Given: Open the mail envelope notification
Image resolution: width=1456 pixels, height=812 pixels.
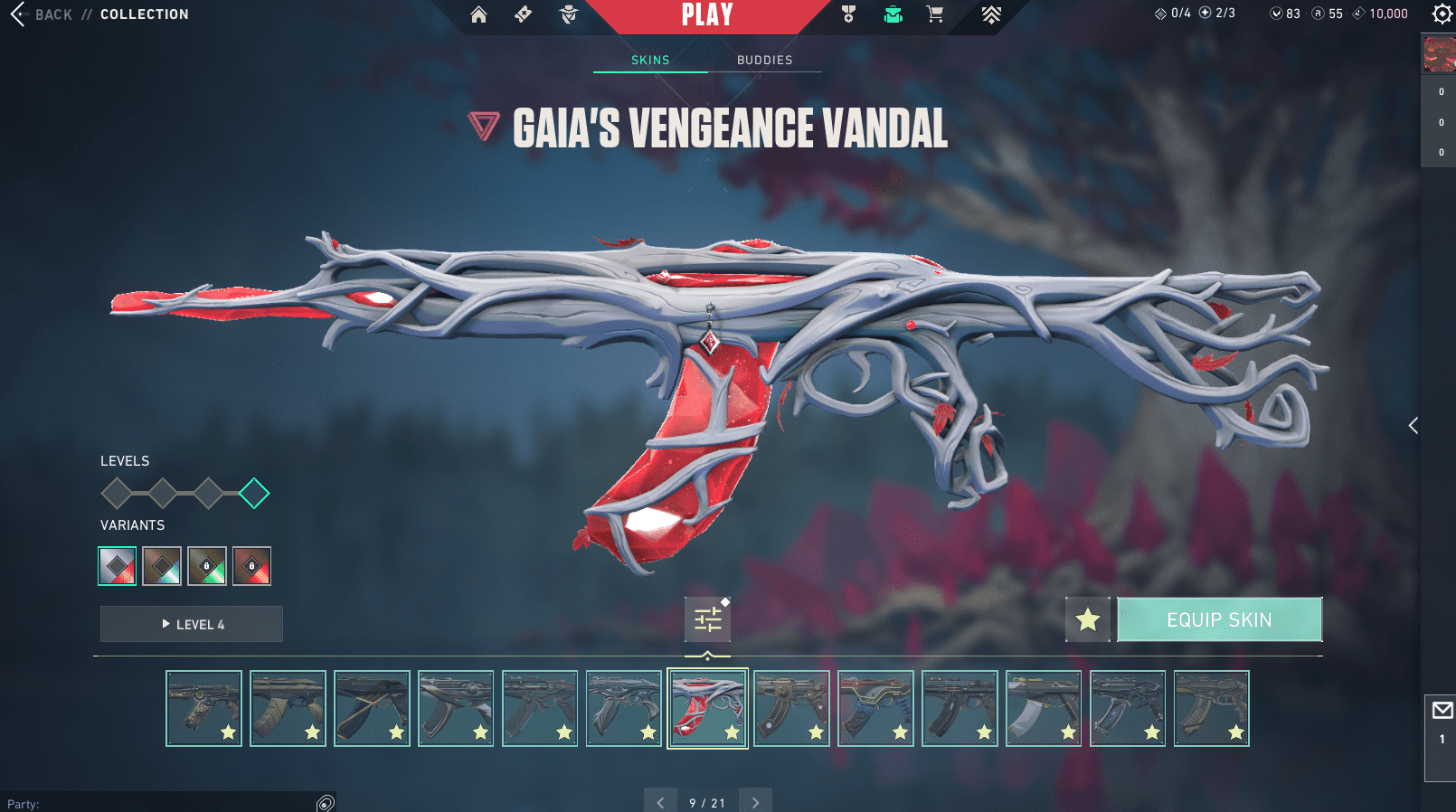Looking at the screenshot, I should [x=1442, y=711].
